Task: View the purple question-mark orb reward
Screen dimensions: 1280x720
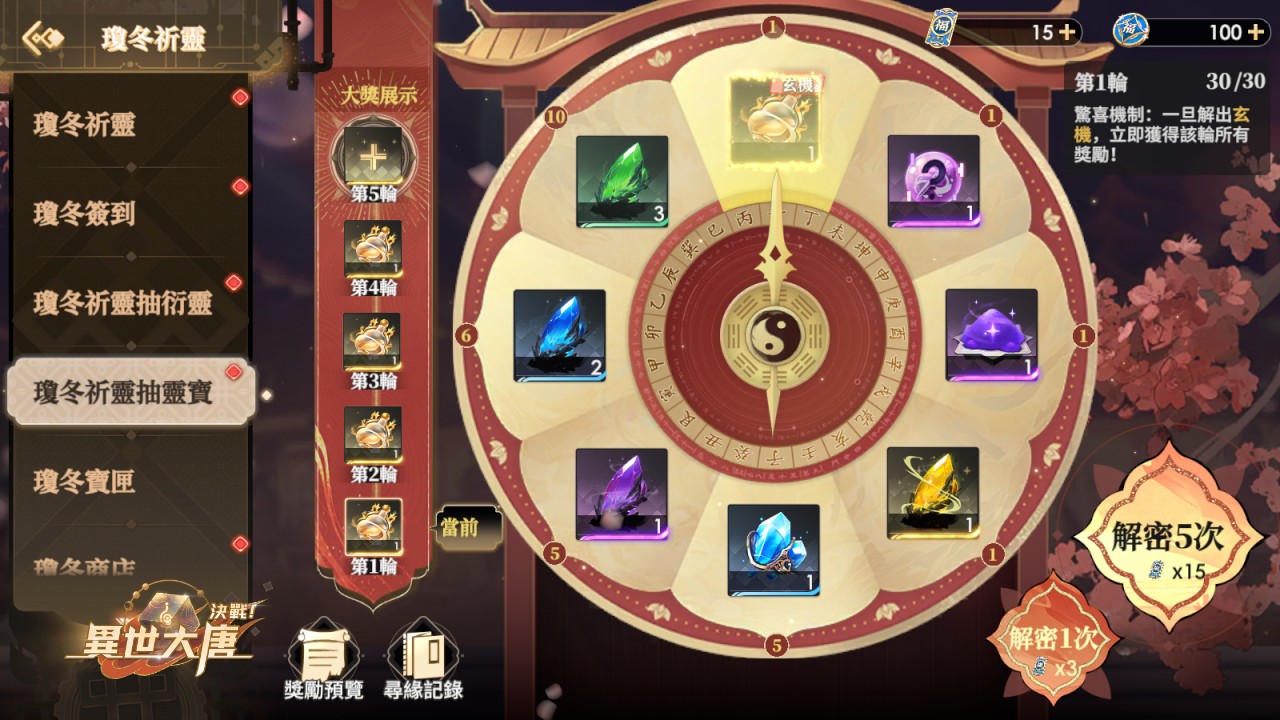Action: tap(933, 181)
